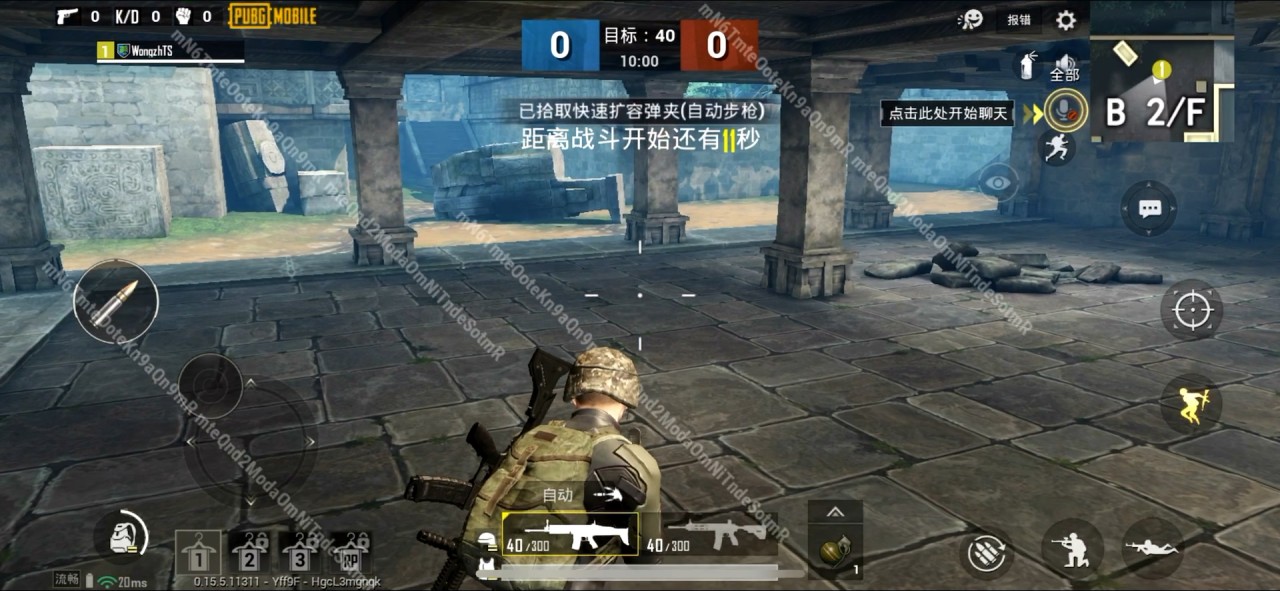Toggle the prone stance button
The image size is (1280, 591).
point(1152,548)
